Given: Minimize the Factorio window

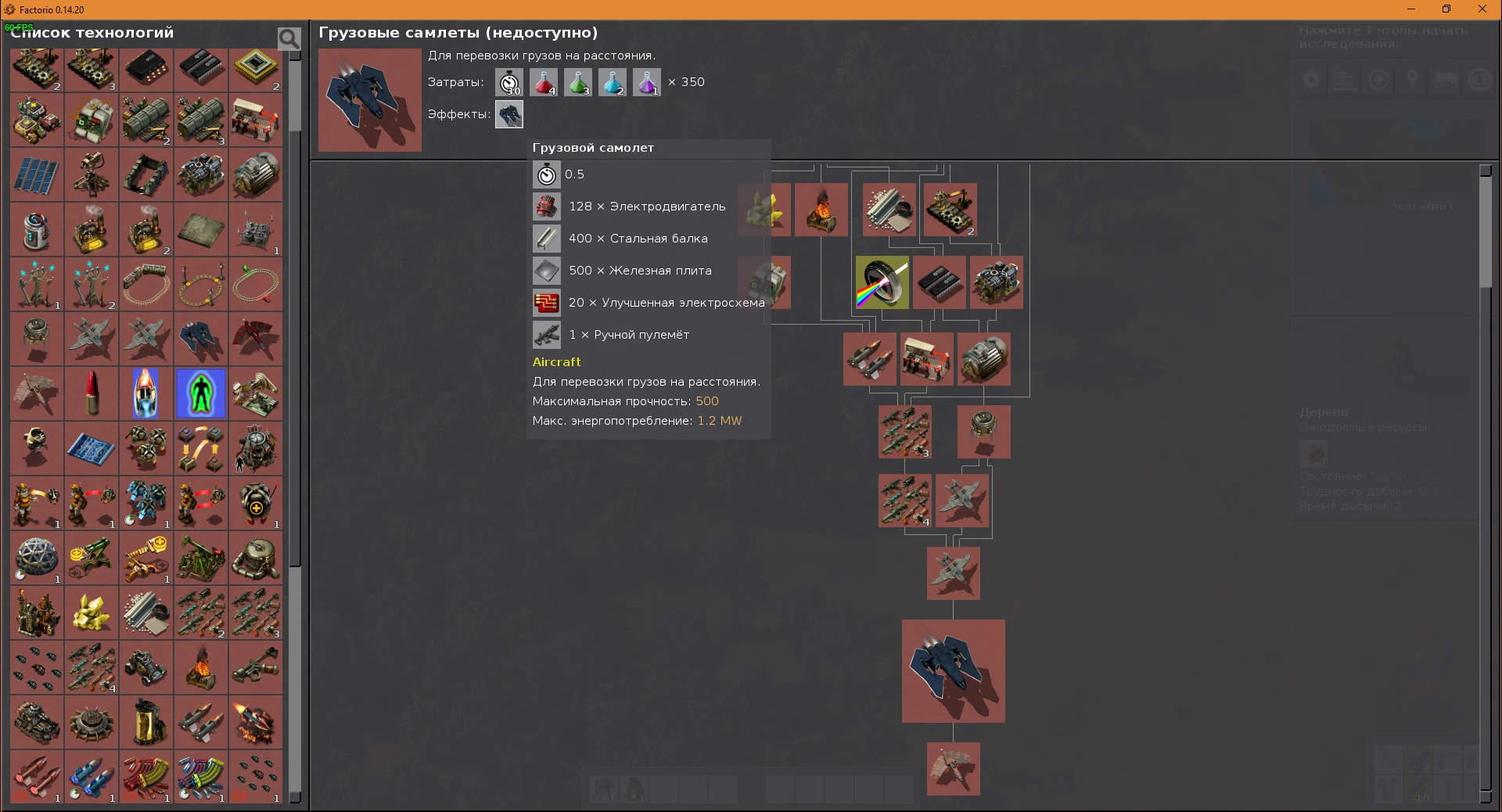Looking at the screenshot, I should tap(1411, 9).
